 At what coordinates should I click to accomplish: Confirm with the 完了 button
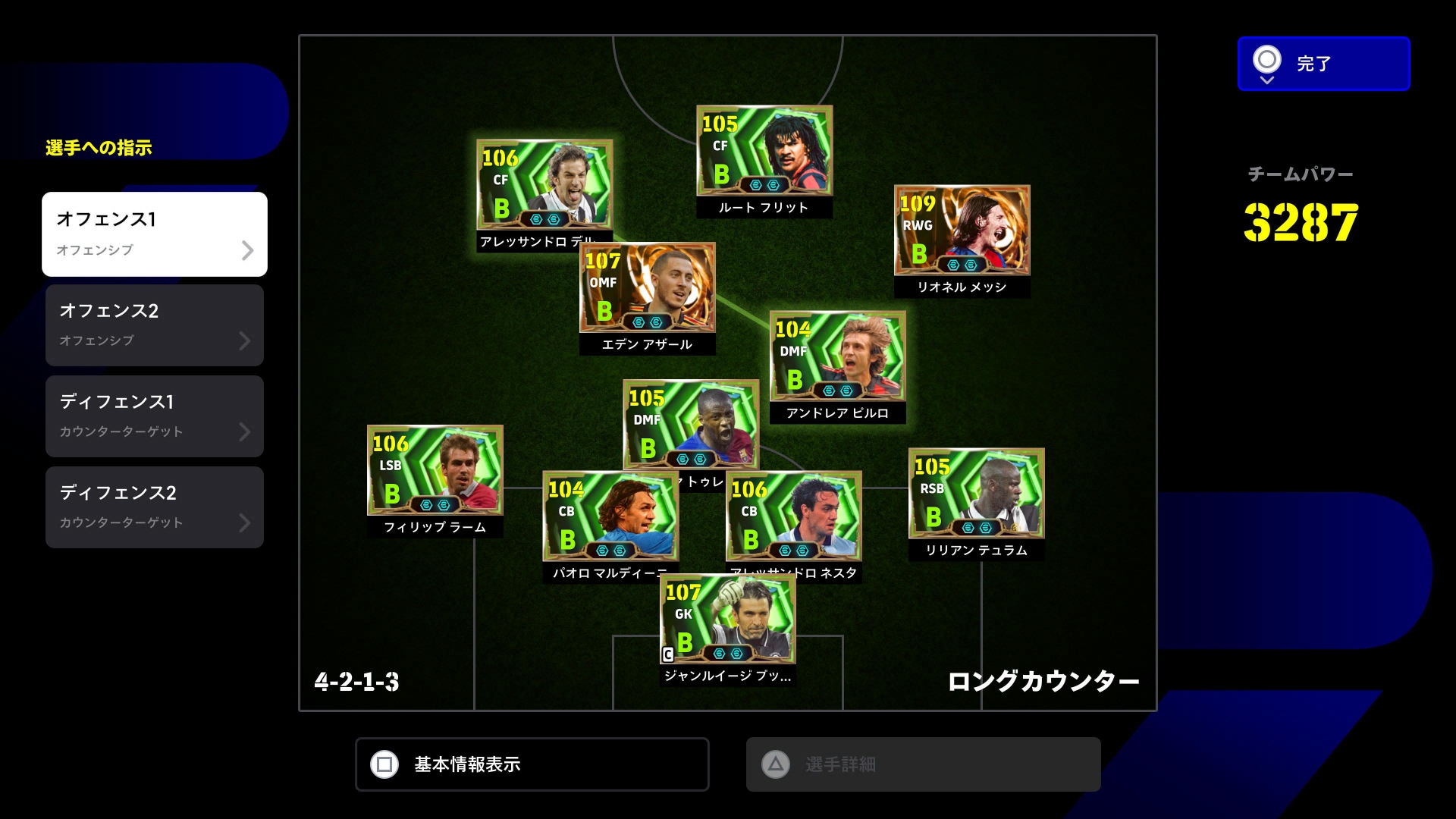(1323, 64)
